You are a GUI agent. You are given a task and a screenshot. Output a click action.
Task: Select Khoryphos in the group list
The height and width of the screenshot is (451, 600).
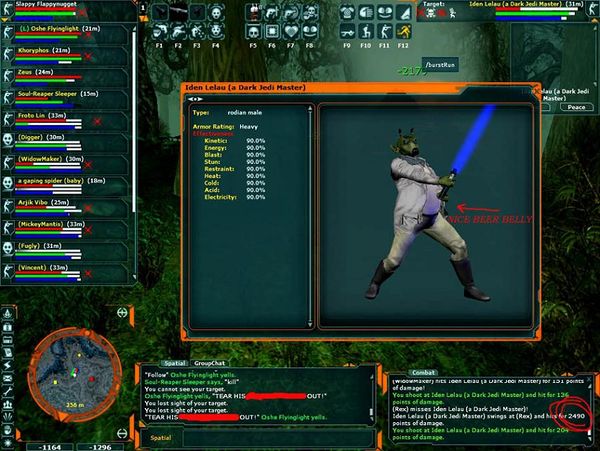50,51
